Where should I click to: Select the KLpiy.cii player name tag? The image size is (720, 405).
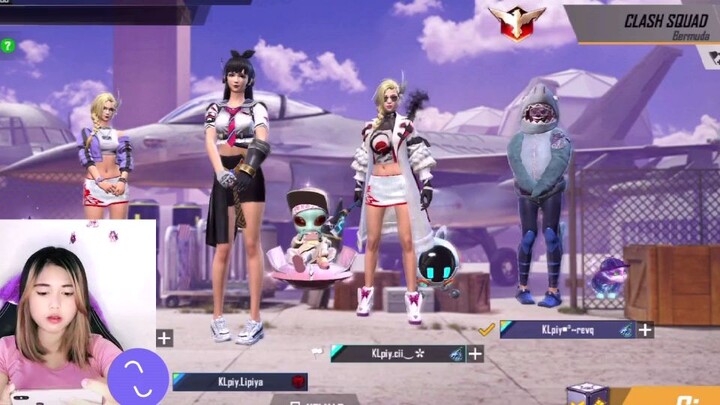tap(397, 353)
